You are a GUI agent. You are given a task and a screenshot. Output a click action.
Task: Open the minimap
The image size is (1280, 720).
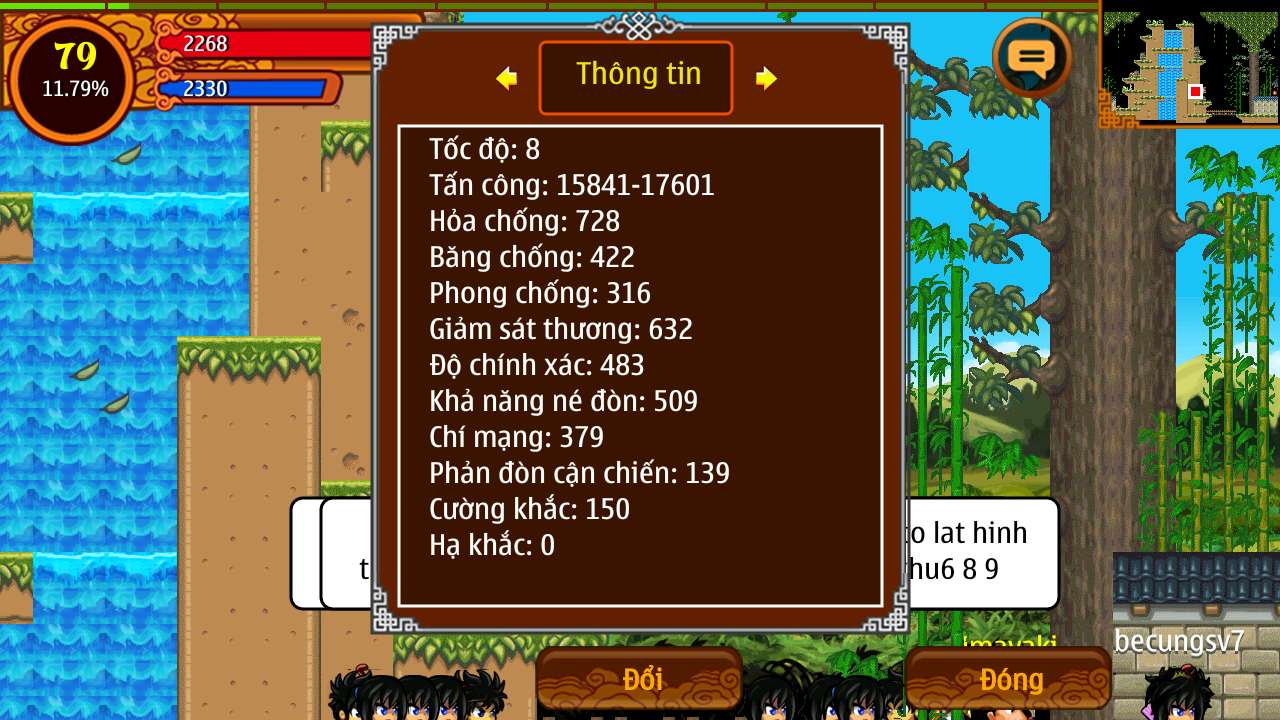coord(1190,67)
